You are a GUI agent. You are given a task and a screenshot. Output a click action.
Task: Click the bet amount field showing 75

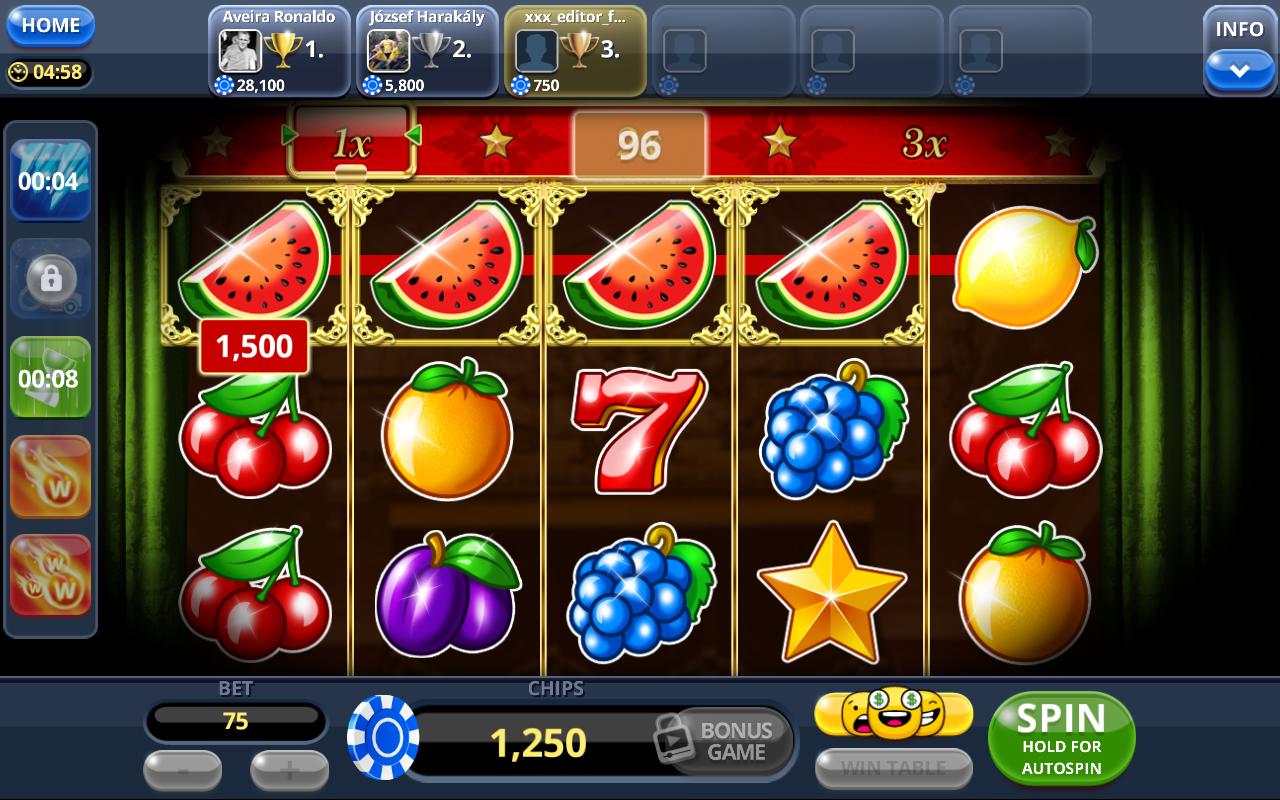coord(236,720)
